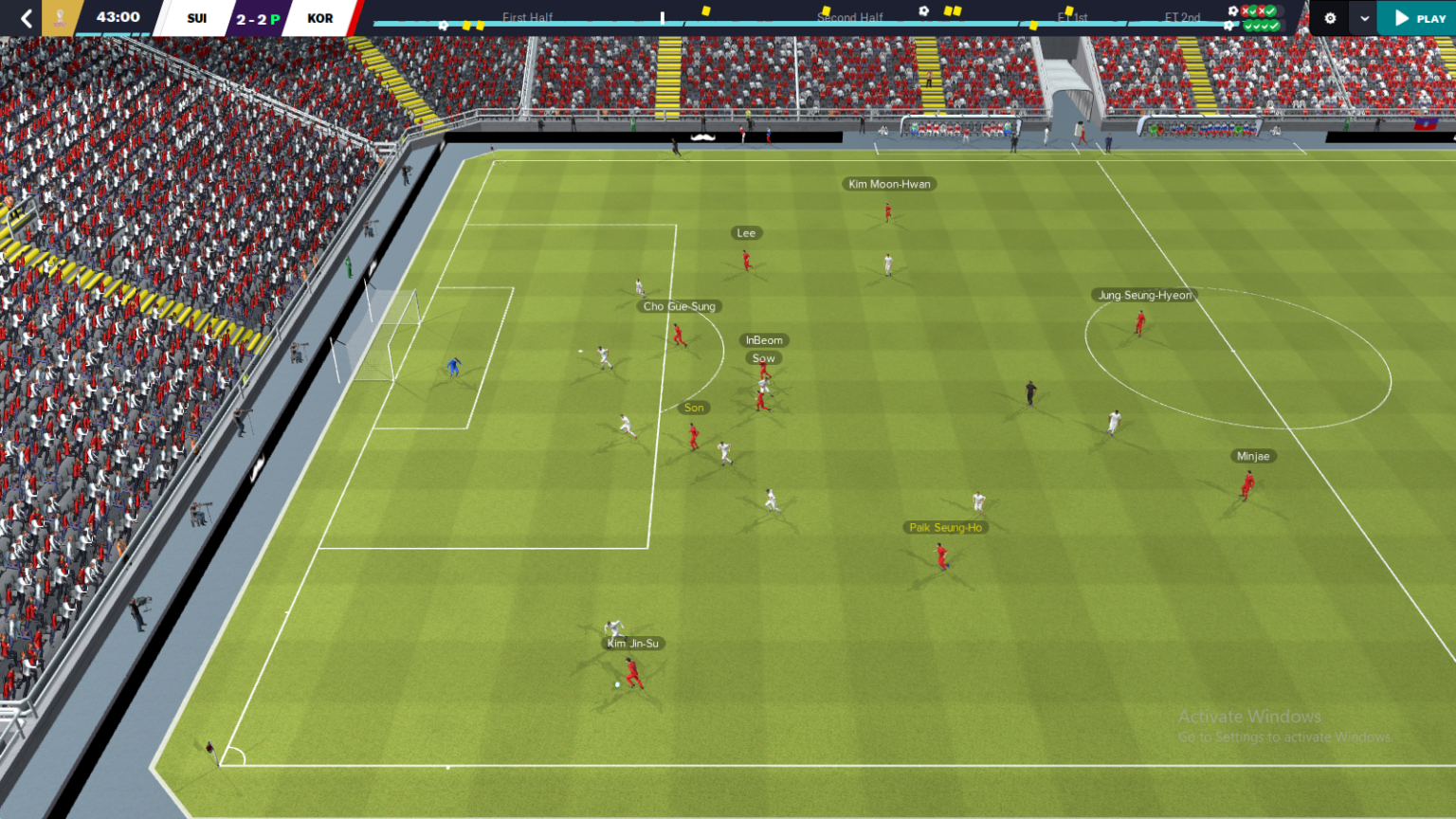1456x819 pixels.
Task: Switch to the Second Half timeline segment
Action: tap(848, 16)
